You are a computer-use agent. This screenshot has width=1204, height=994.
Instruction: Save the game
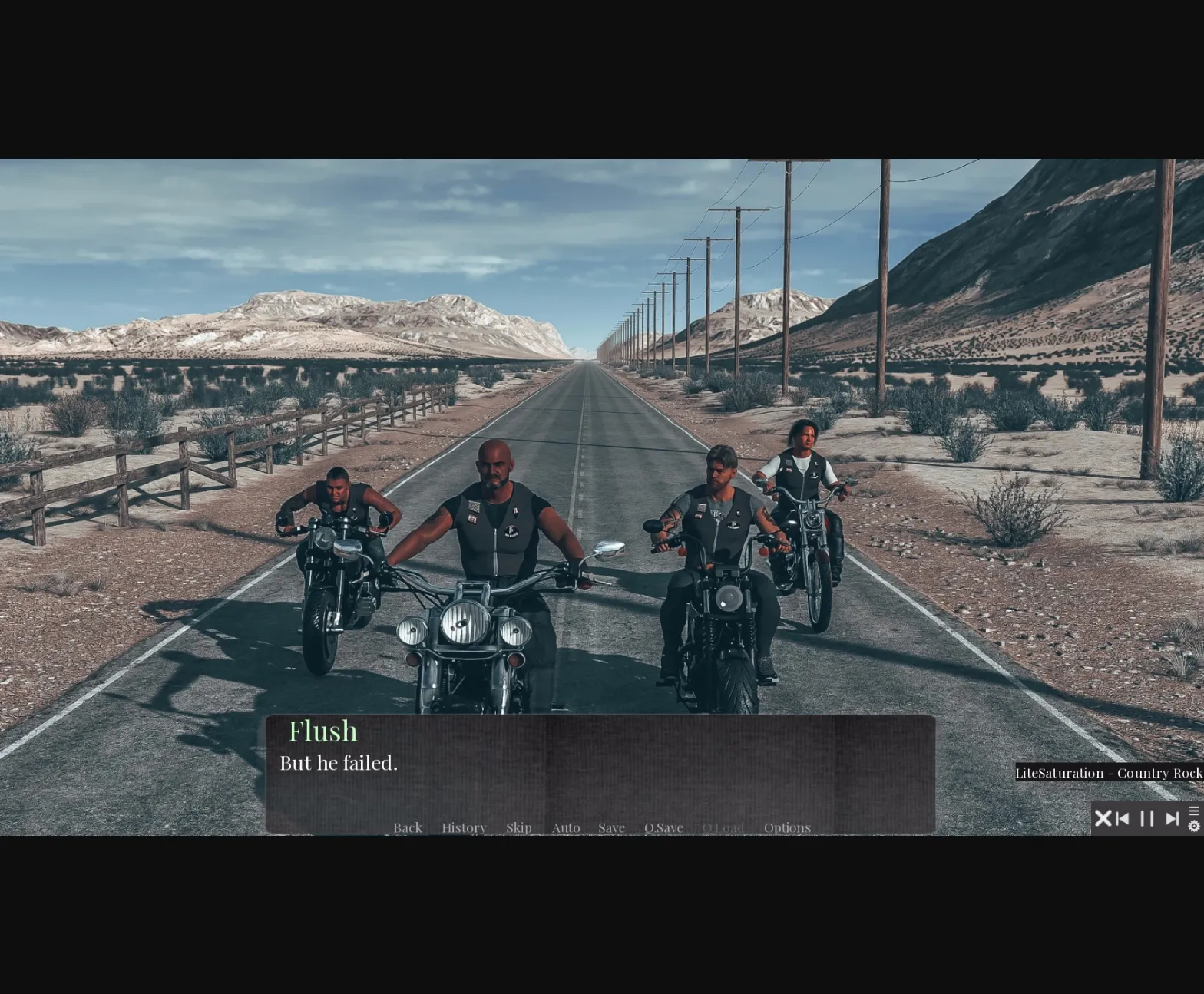pyautogui.click(x=611, y=827)
